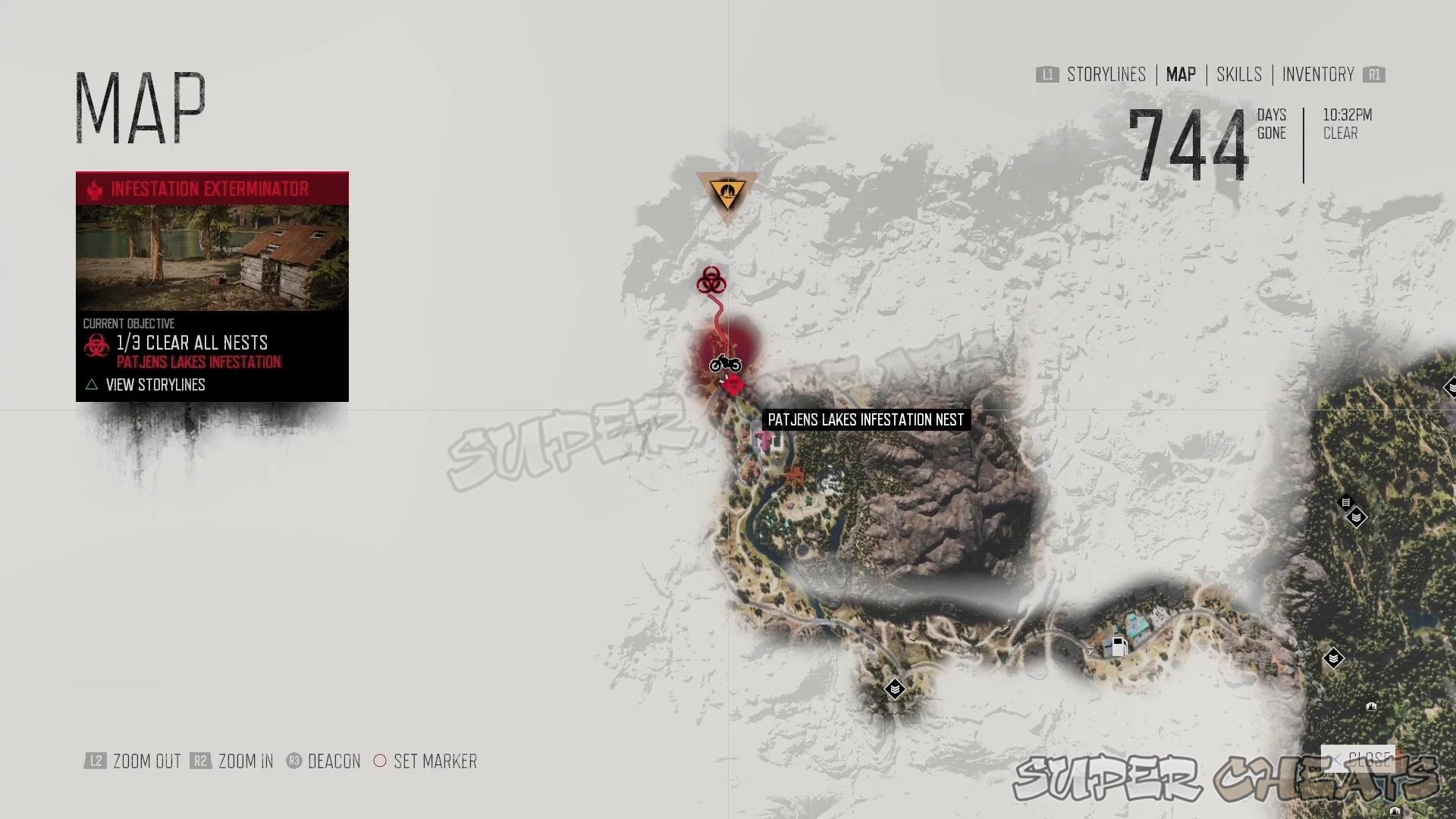Select the biohazard icon above the infestation zone
Image resolution: width=1456 pixels, height=819 pixels.
(711, 281)
